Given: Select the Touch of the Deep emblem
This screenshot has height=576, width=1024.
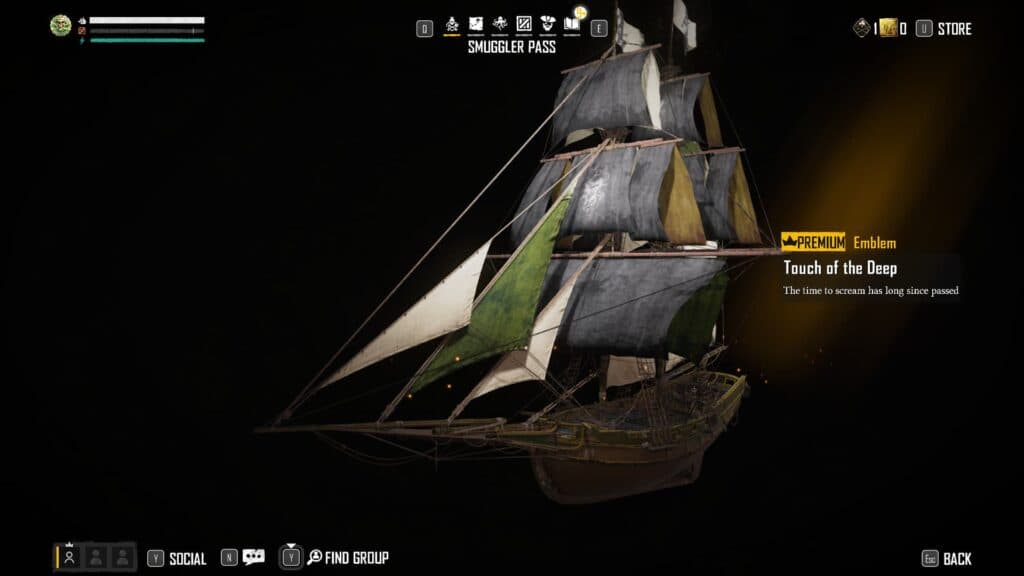Looking at the screenshot, I should pyautogui.click(x=840, y=267).
